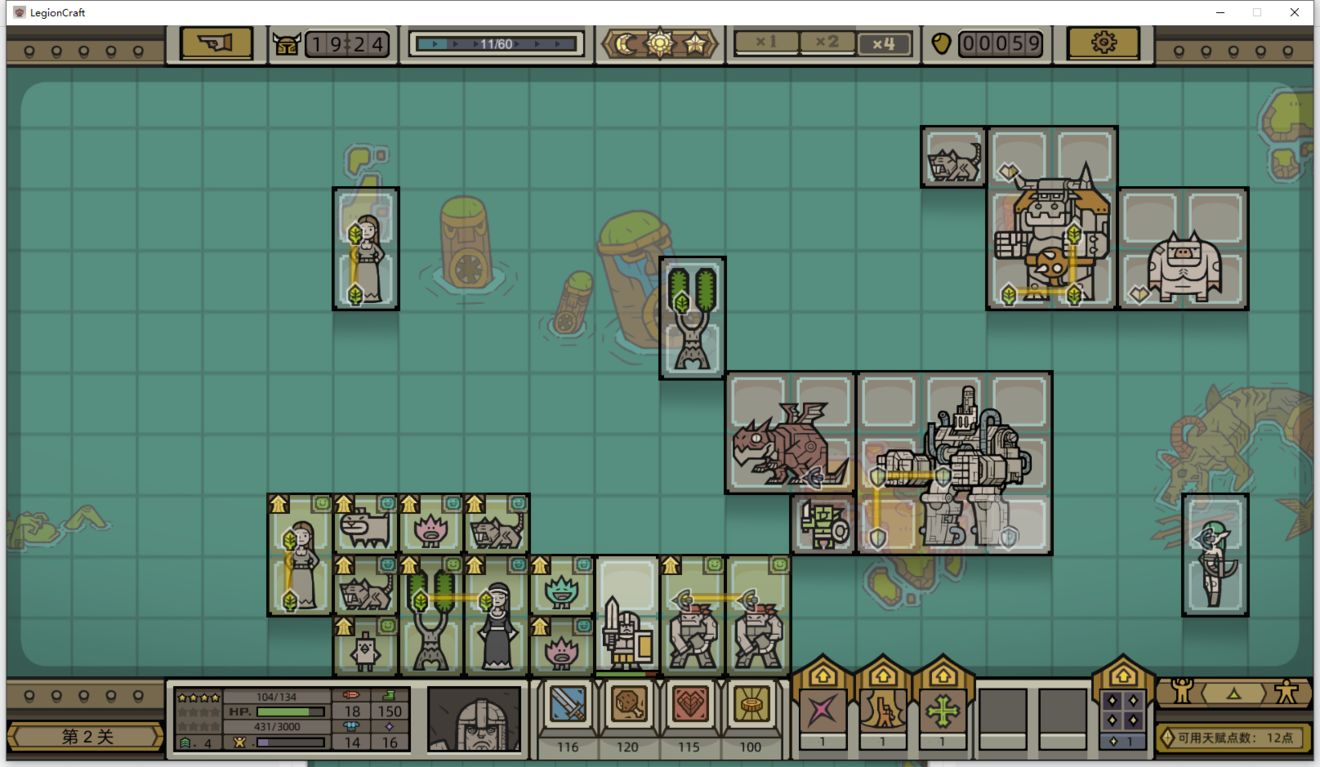This screenshot has width=1320, height=767.
Task: Activate the yellow creature skill slot
Action: [883, 712]
